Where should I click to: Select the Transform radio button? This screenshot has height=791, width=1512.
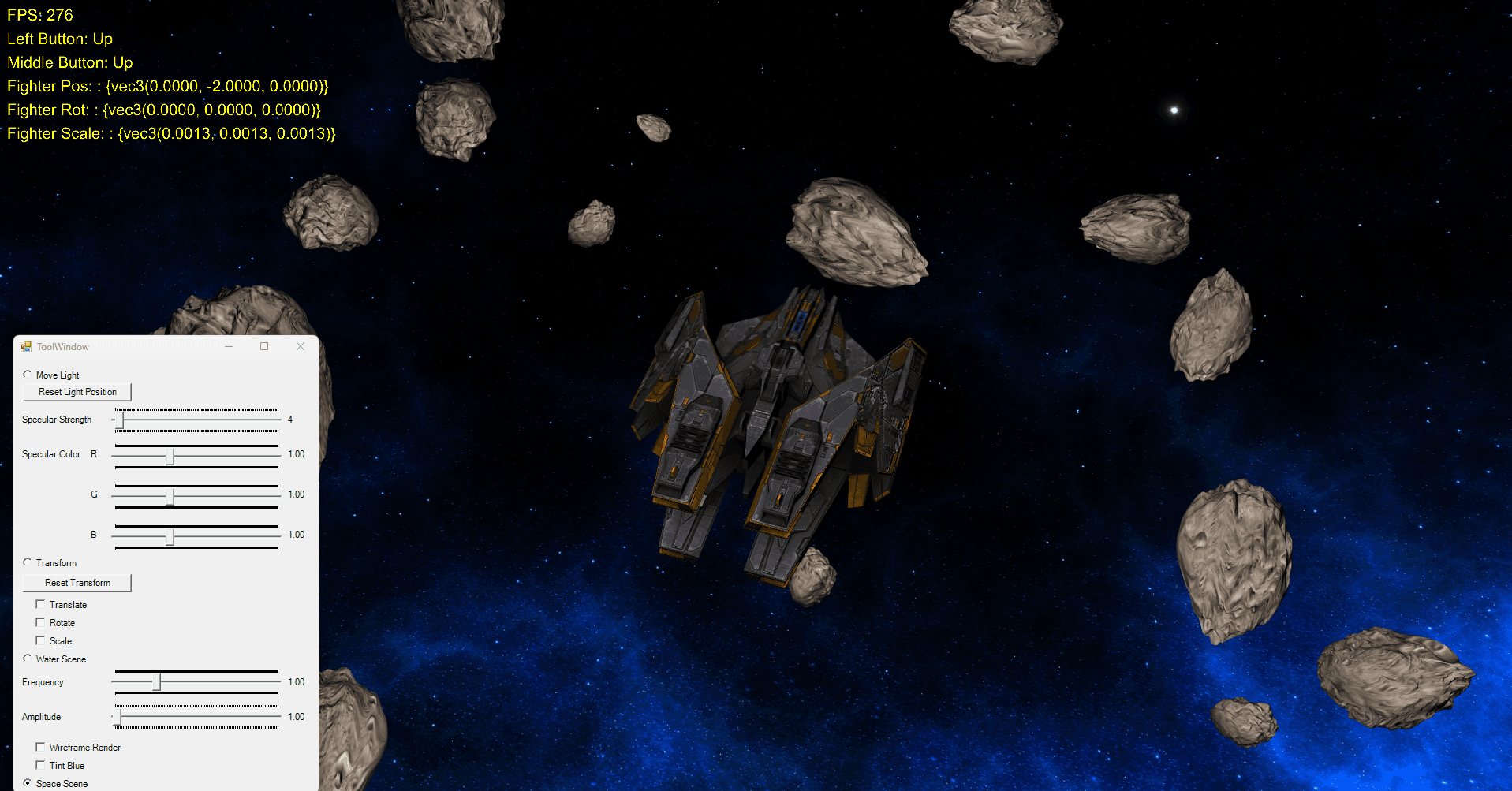tap(28, 562)
